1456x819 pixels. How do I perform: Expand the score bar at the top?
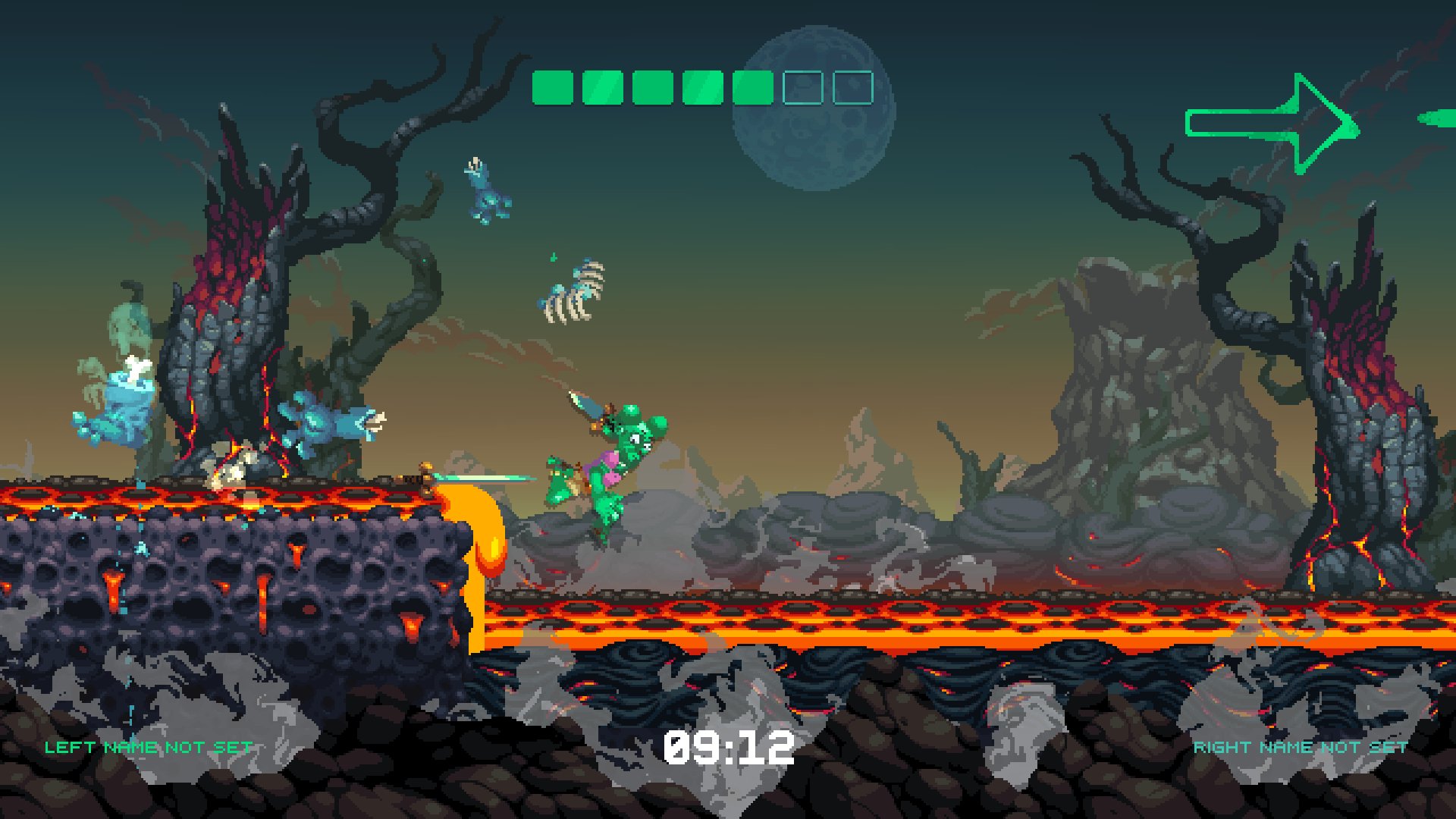[701, 86]
